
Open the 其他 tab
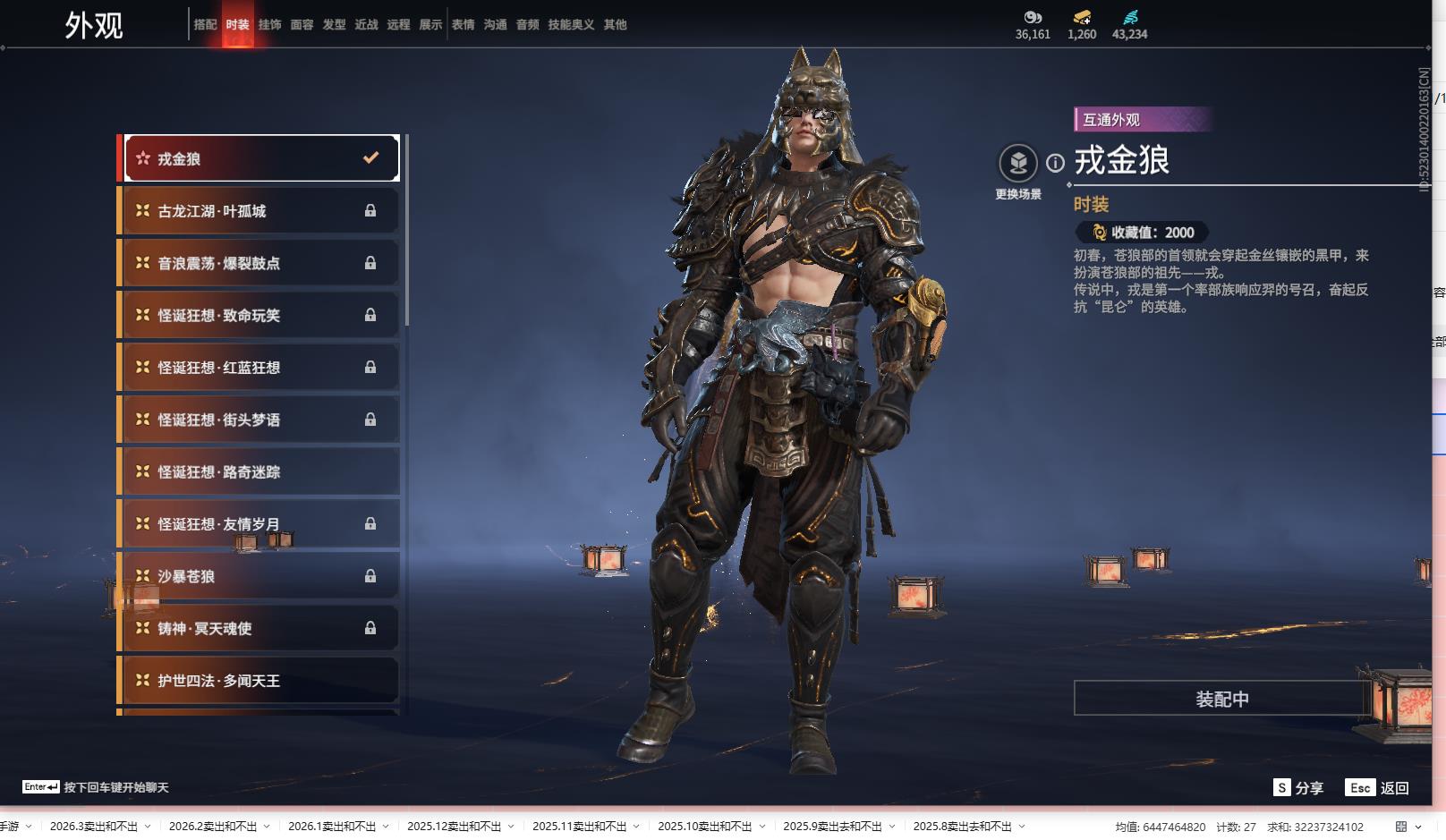pyautogui.click(x=615, y=25)
